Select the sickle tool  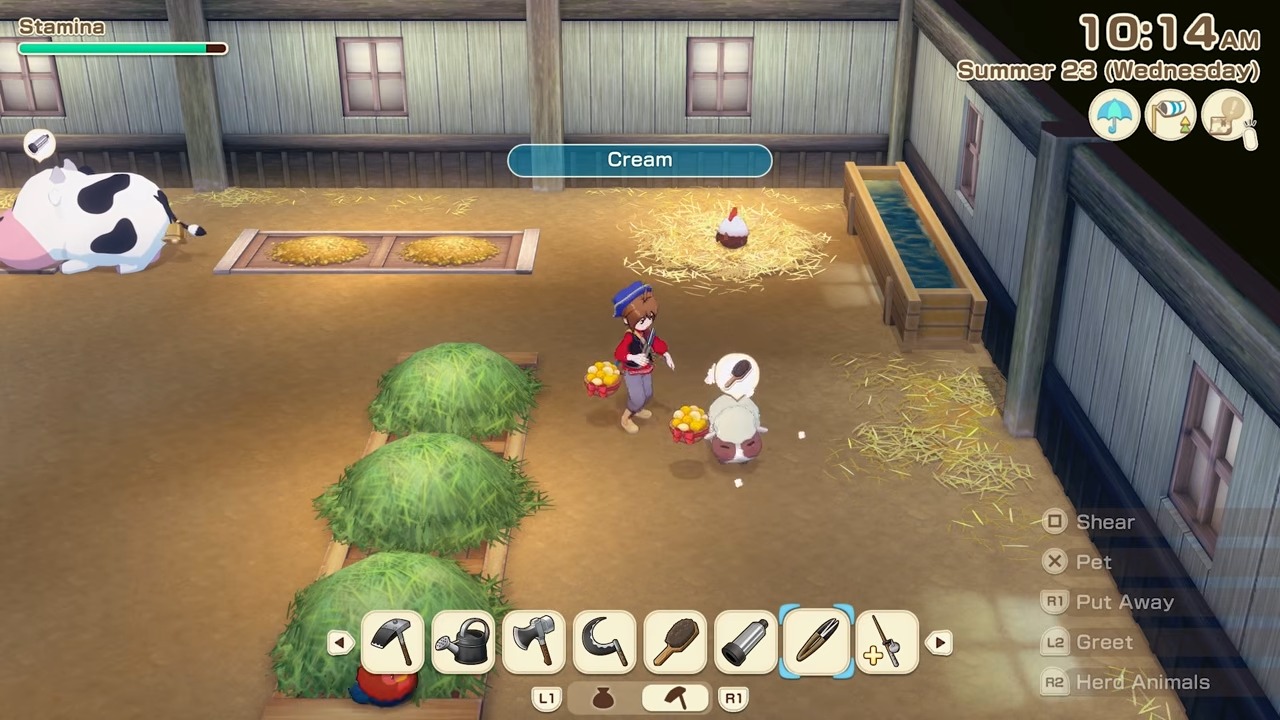(604, 641)
